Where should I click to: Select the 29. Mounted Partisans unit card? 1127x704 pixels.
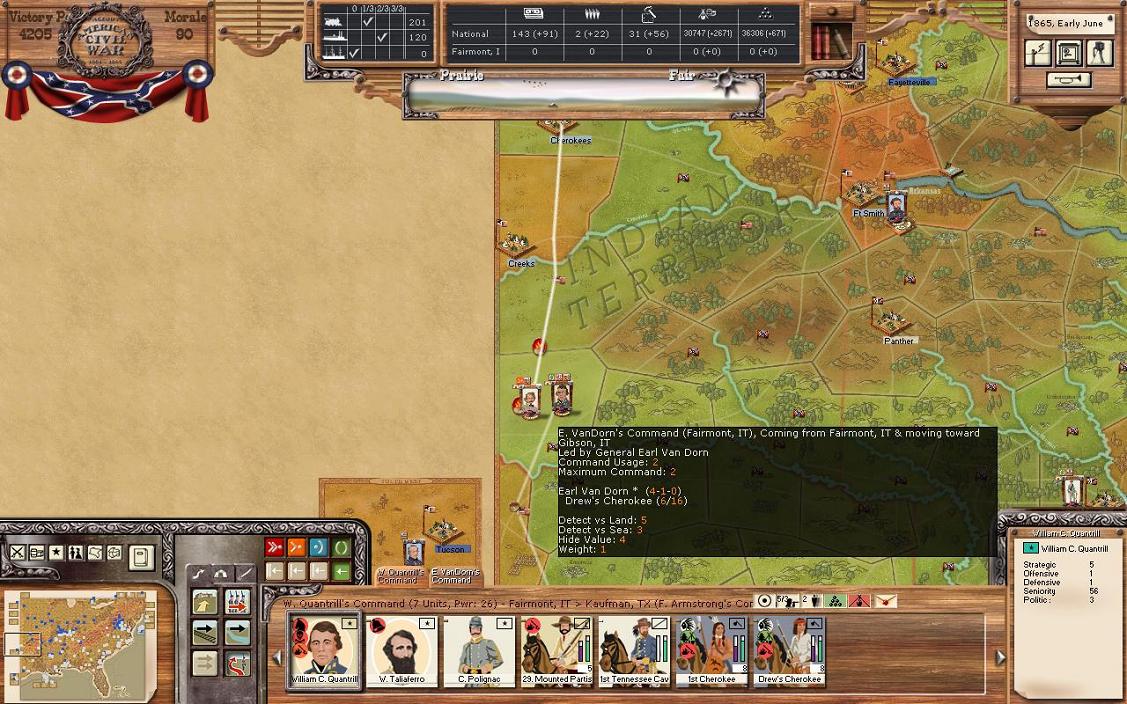tap(556, 649)
